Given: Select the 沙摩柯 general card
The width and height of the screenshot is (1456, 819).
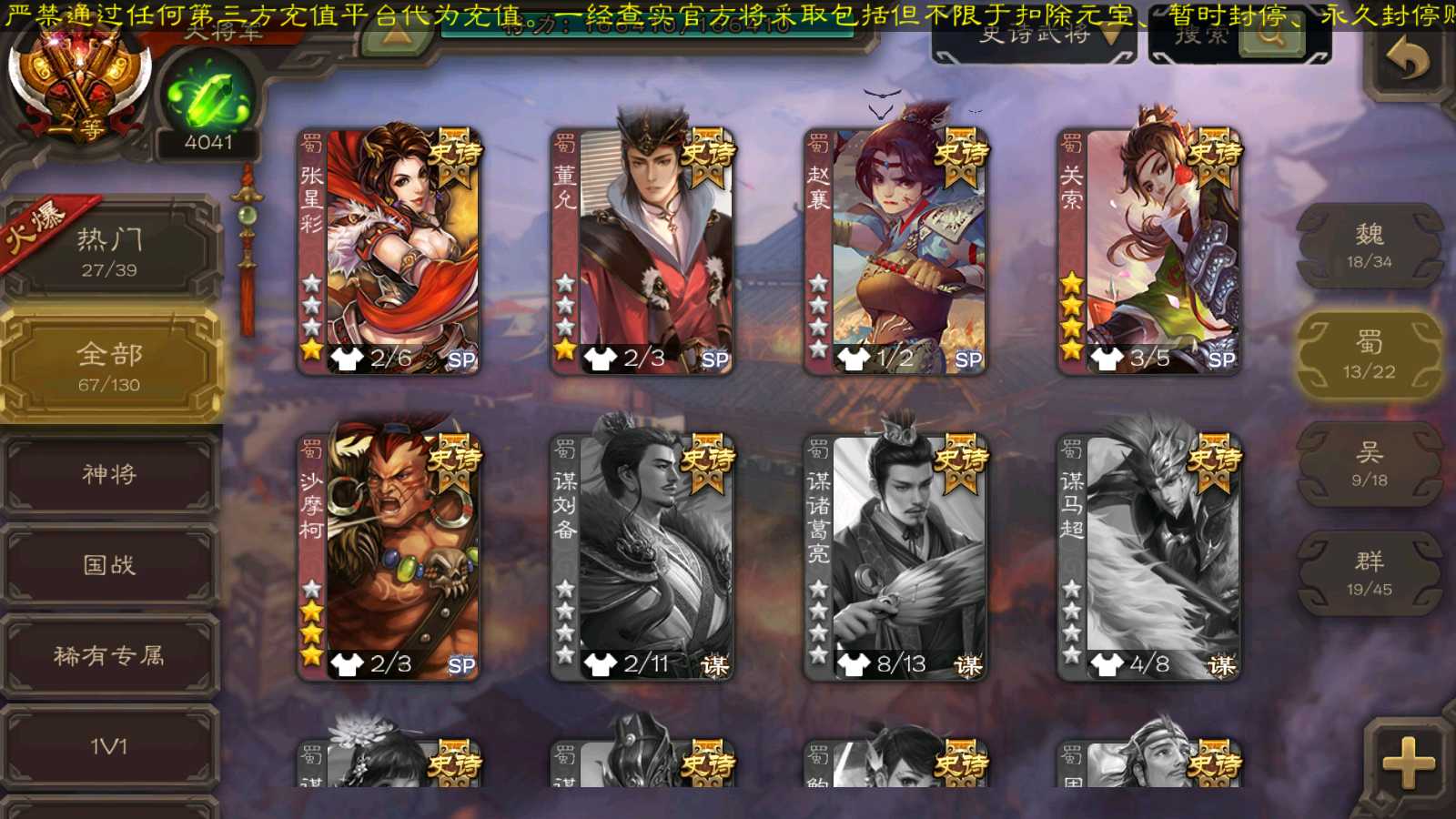Looking at the screenshot, I should coord(389,557).
